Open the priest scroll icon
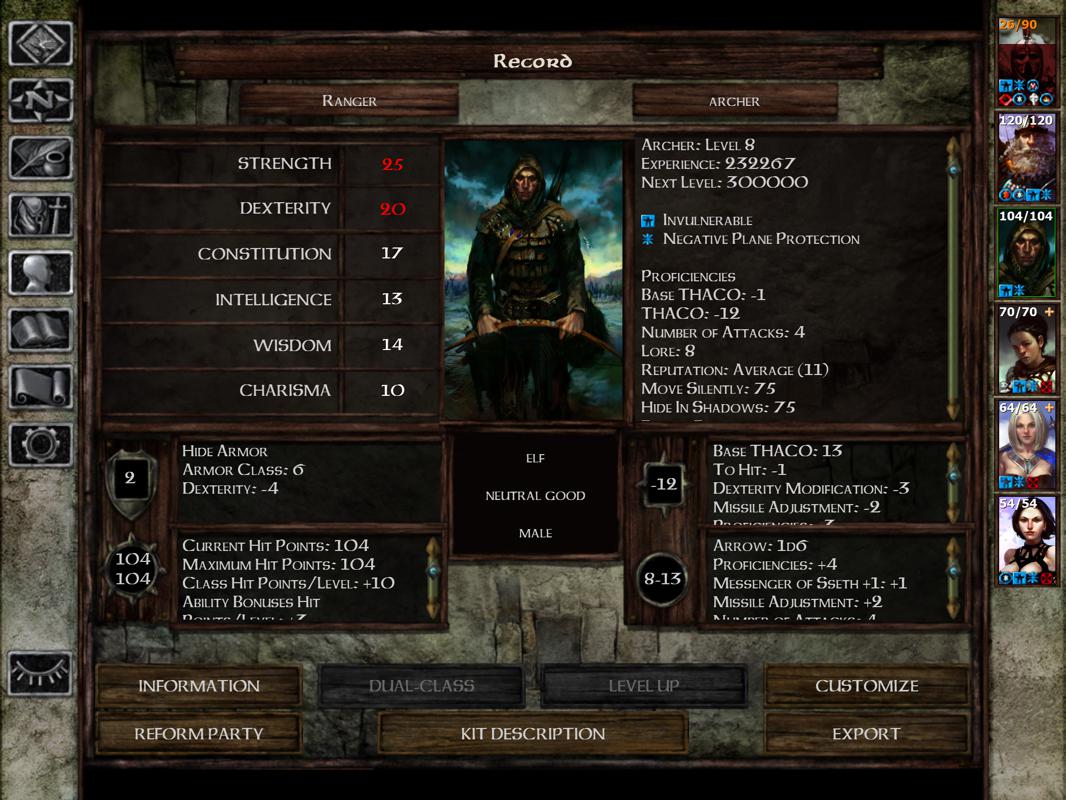The height and width of the screenshot is (800, 1066). [41, 387]
